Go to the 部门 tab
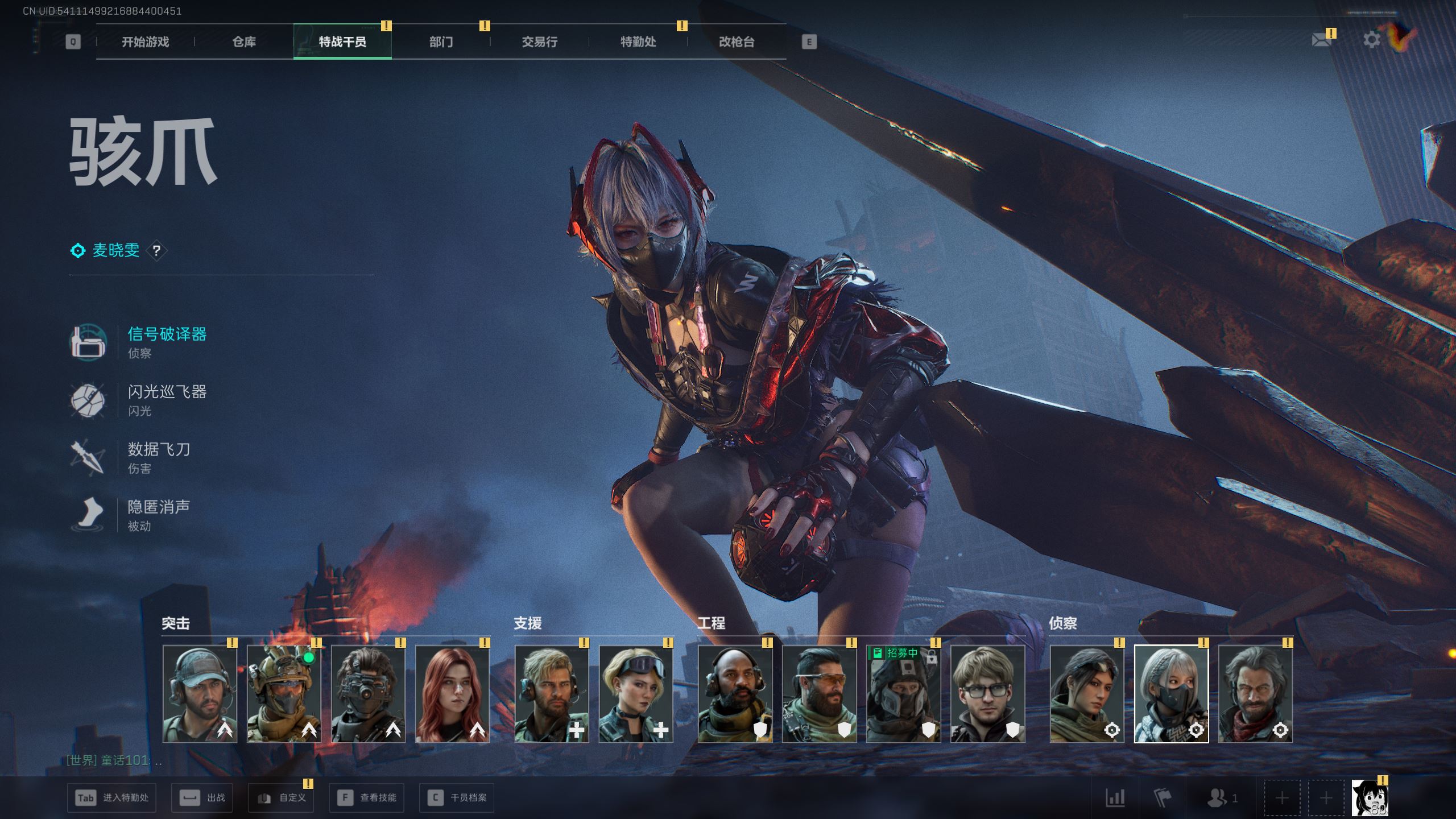1456x819 pixels. click(x=441, y=42)
